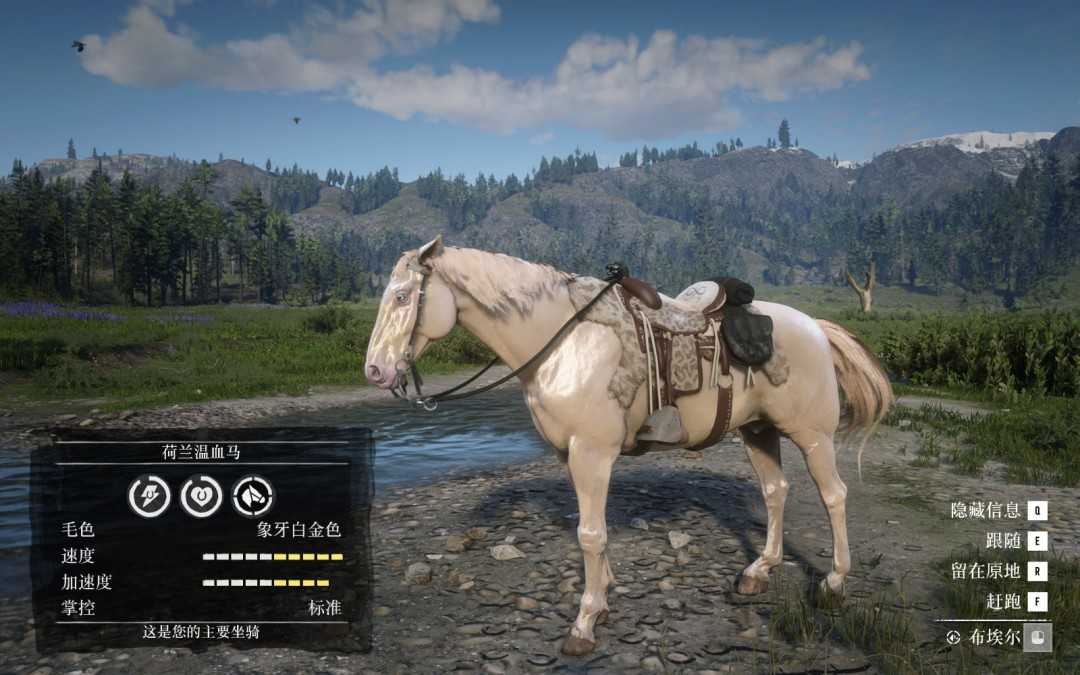Select the horse health core icon
This screenshot has height=675, width=1080.
point(201,496)
